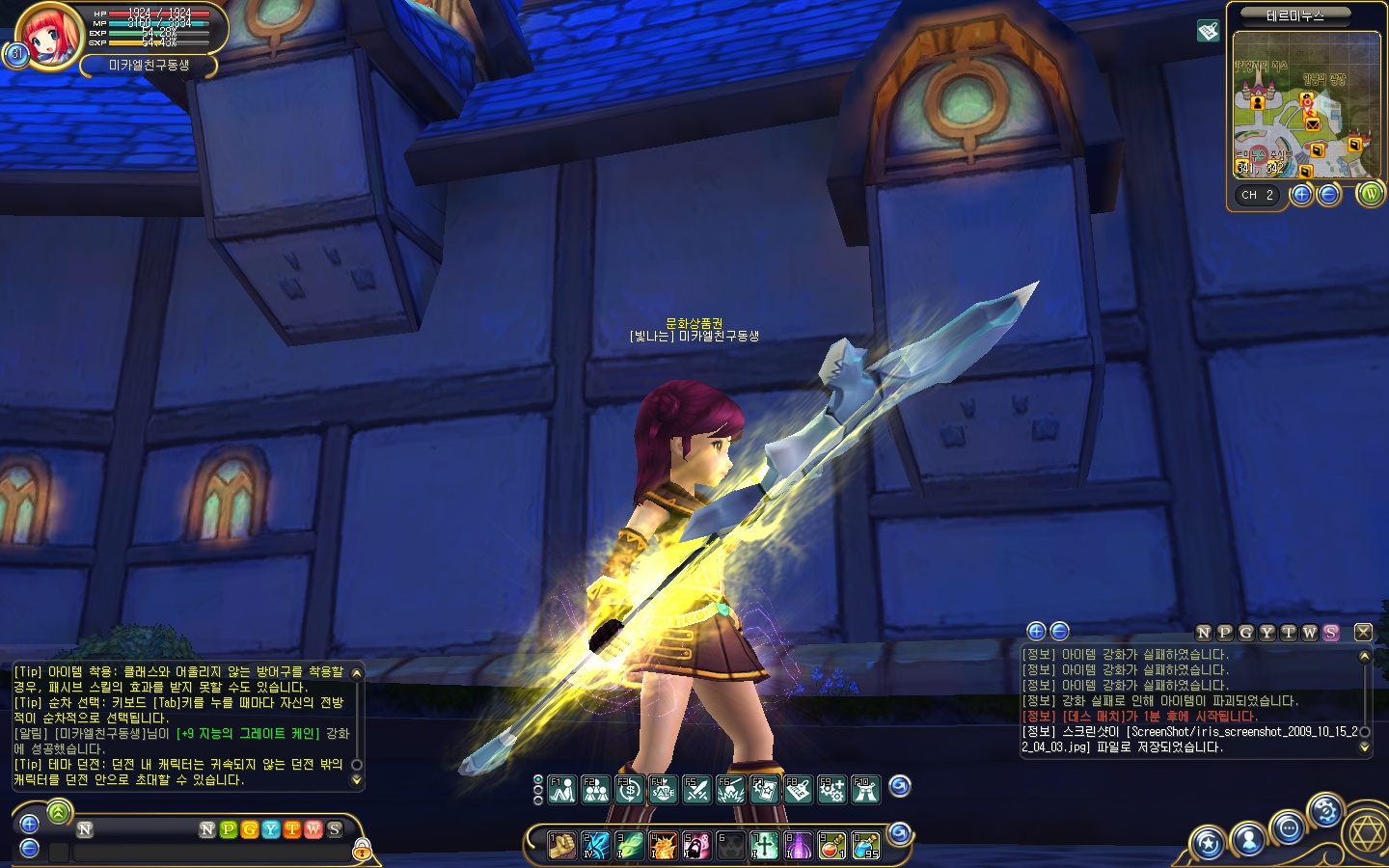
Task: Open the F3 dollar trade shortcut
Action: 629,790
